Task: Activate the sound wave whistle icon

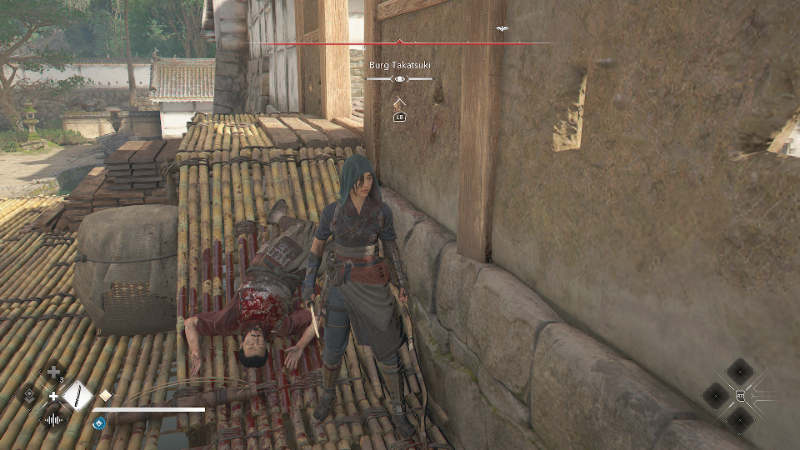Action: click(x=53, y=419)
